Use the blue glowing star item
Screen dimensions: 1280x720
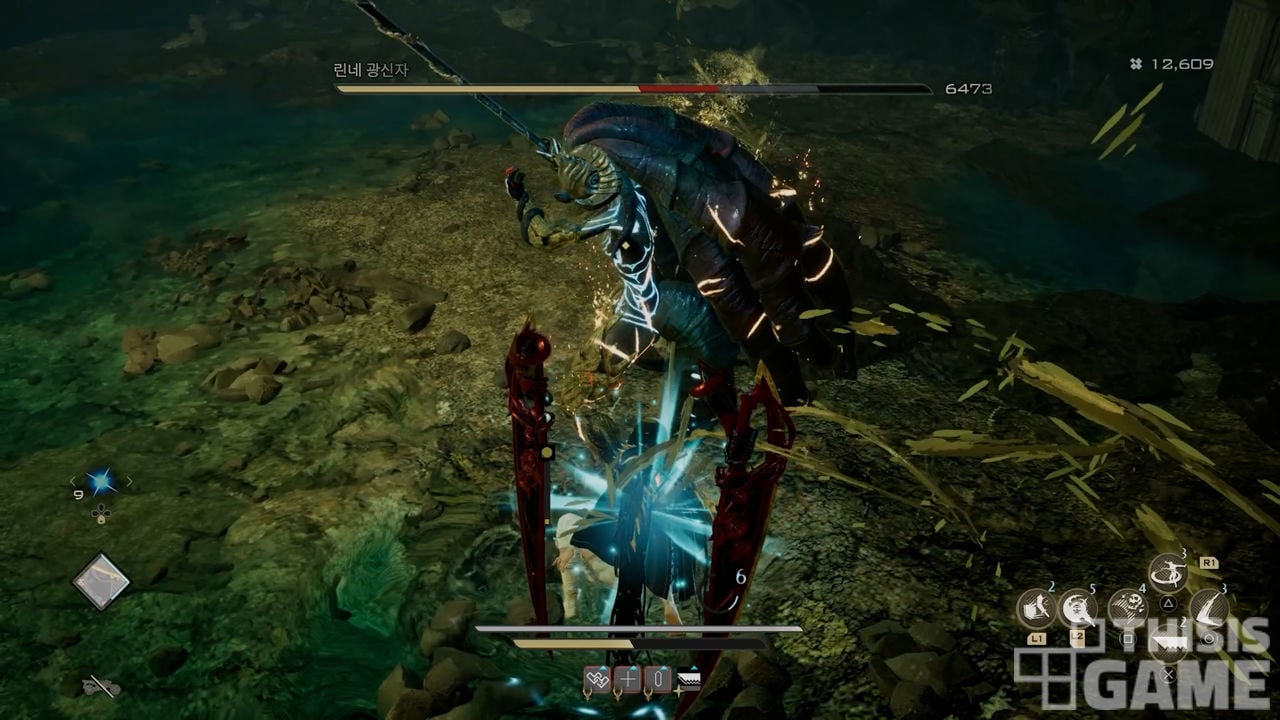[x=100, y=482]
